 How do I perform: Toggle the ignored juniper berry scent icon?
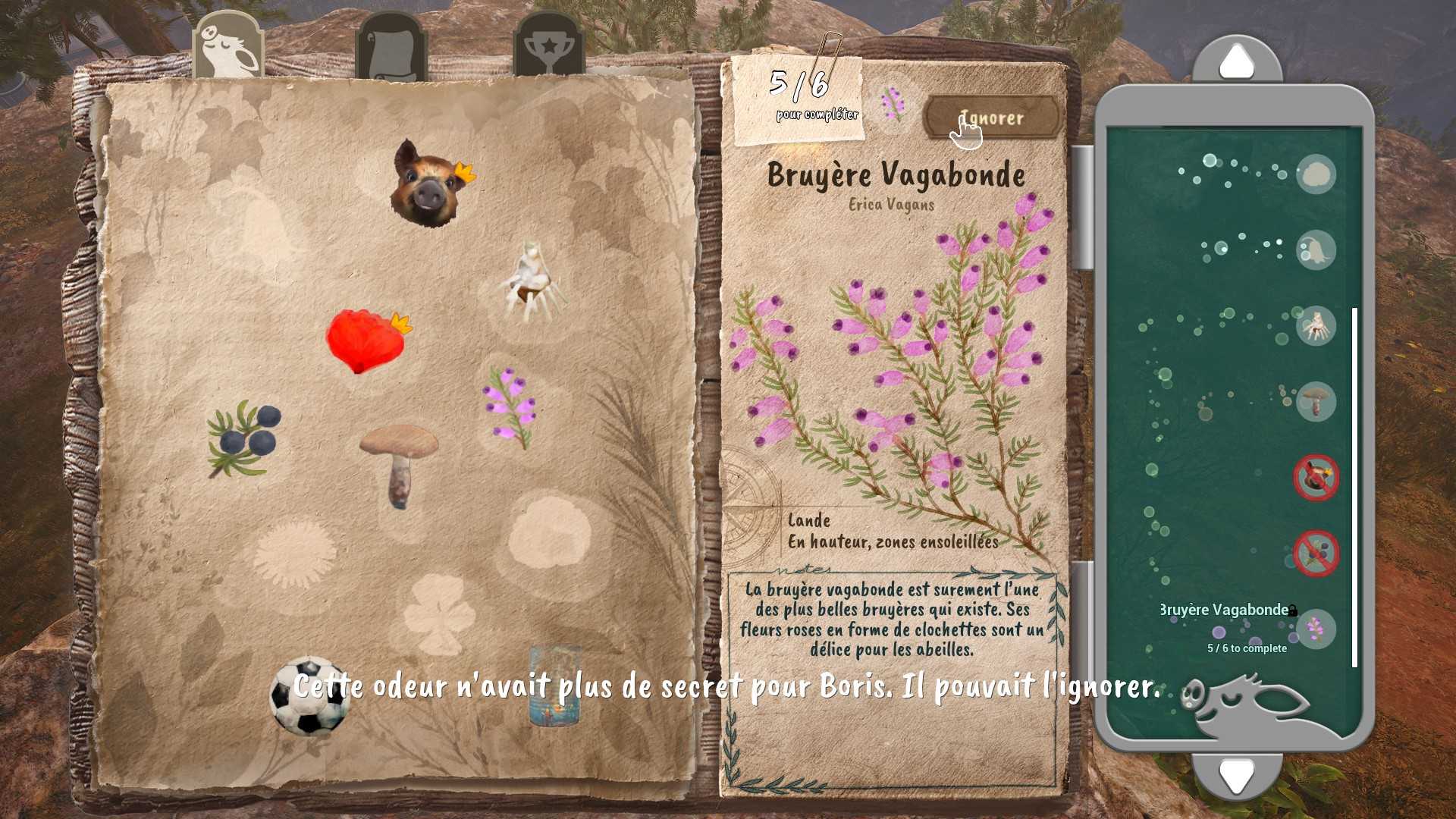pyautogui.click(x=1316, y=554)
